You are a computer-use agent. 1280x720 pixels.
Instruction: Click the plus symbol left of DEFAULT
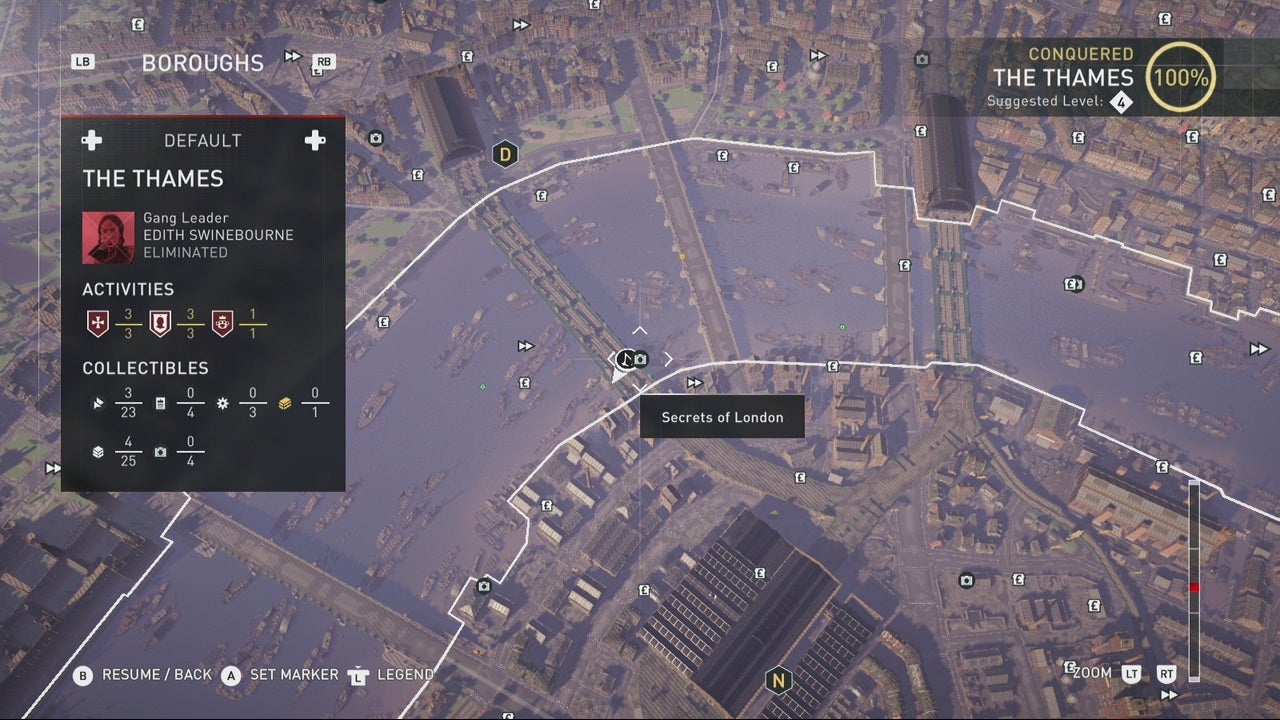[x=91, y=140]
